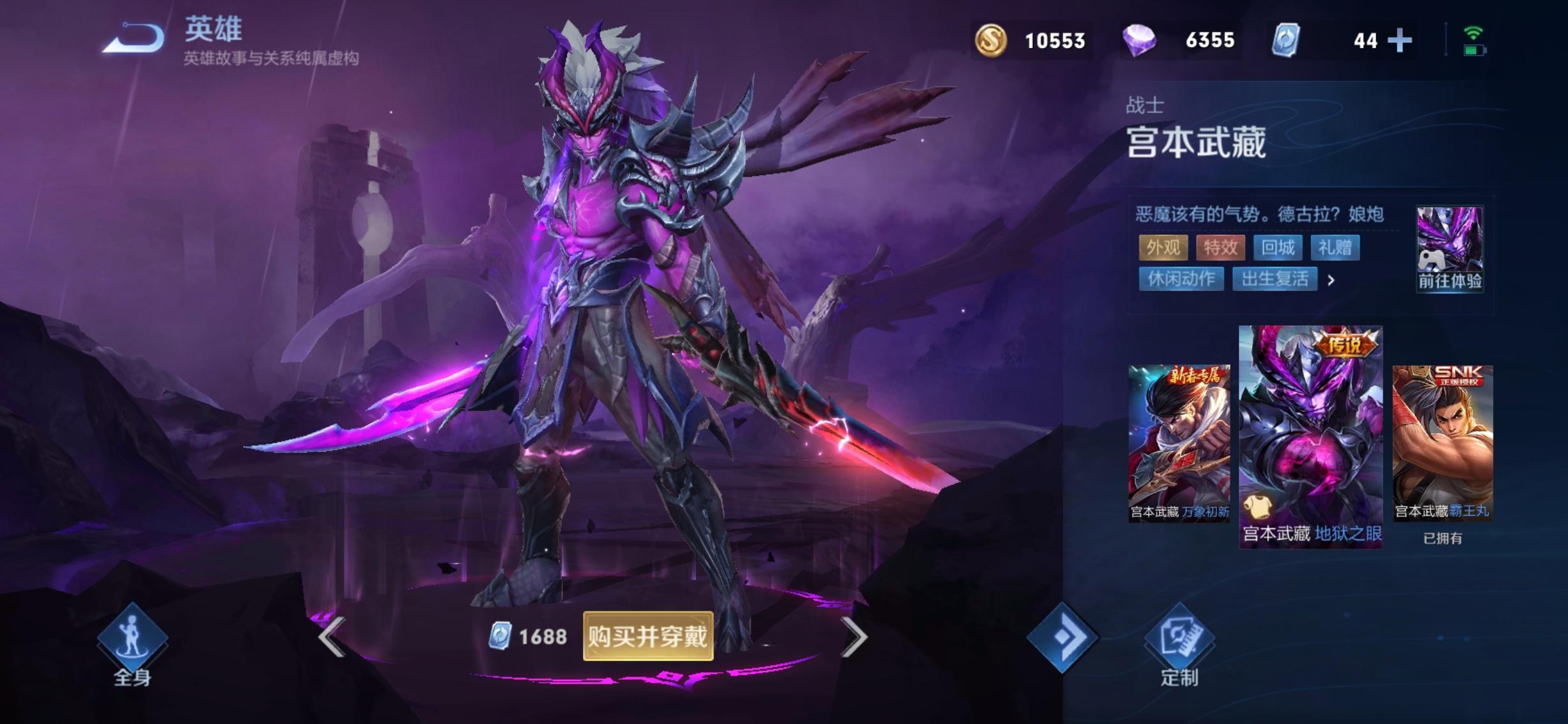Select the 休闲动作 idle action tag
The height and width of the screenshot is (724, 1568).
coord(1181,279)
